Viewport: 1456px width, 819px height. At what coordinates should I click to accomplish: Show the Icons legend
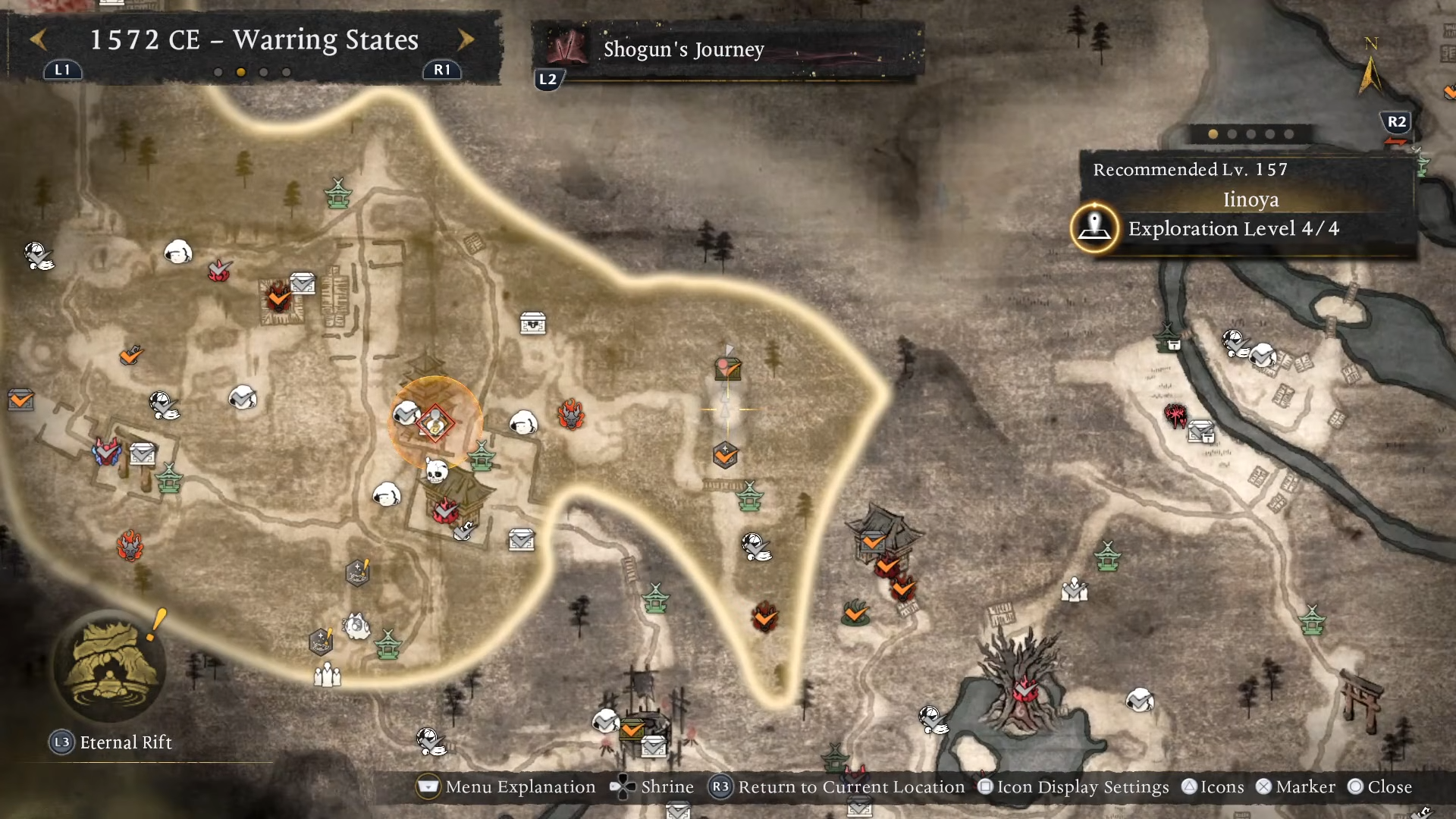[1213, 787]
